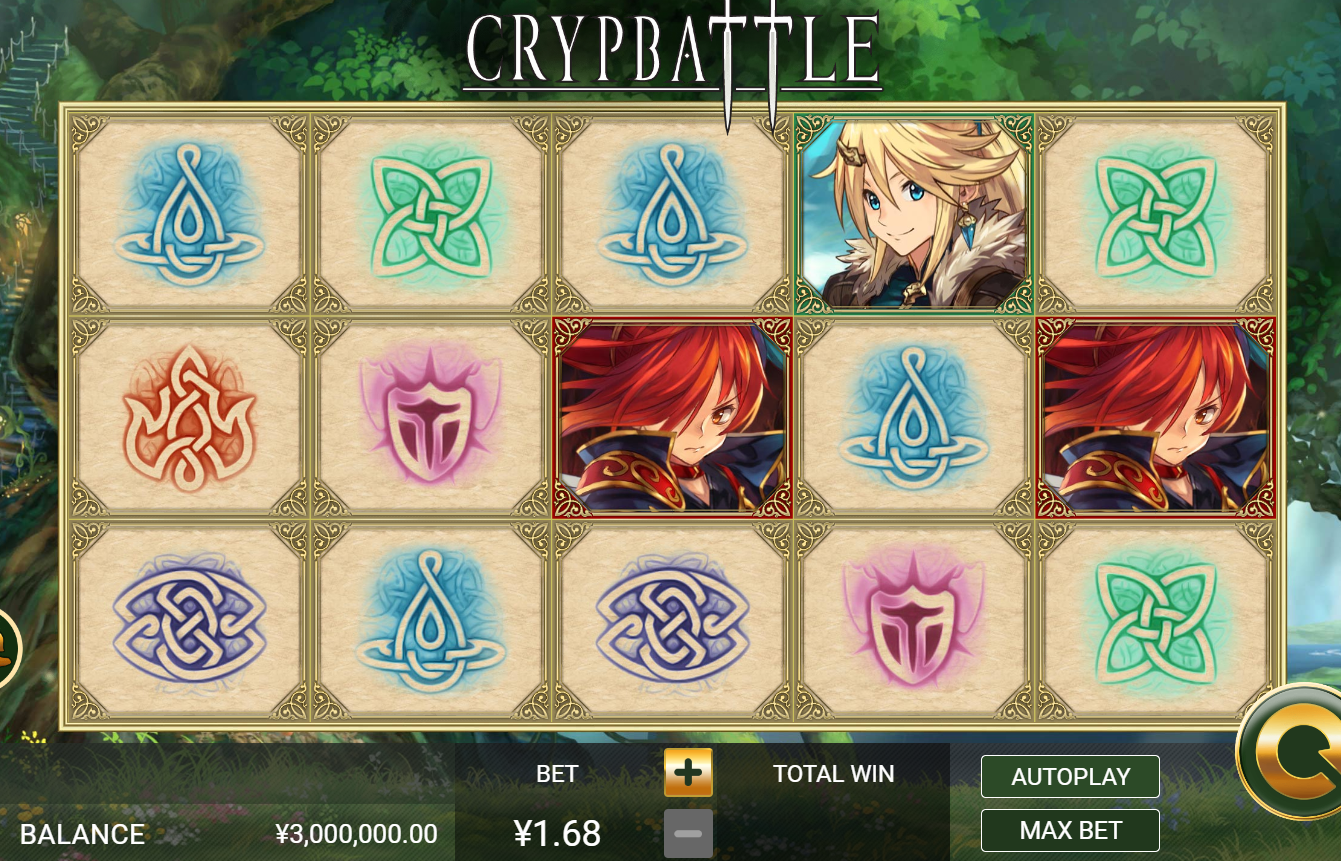The image size is (1341, 861).
Task: Increase the bet with the plus button
Action: [x=688, y=773]
